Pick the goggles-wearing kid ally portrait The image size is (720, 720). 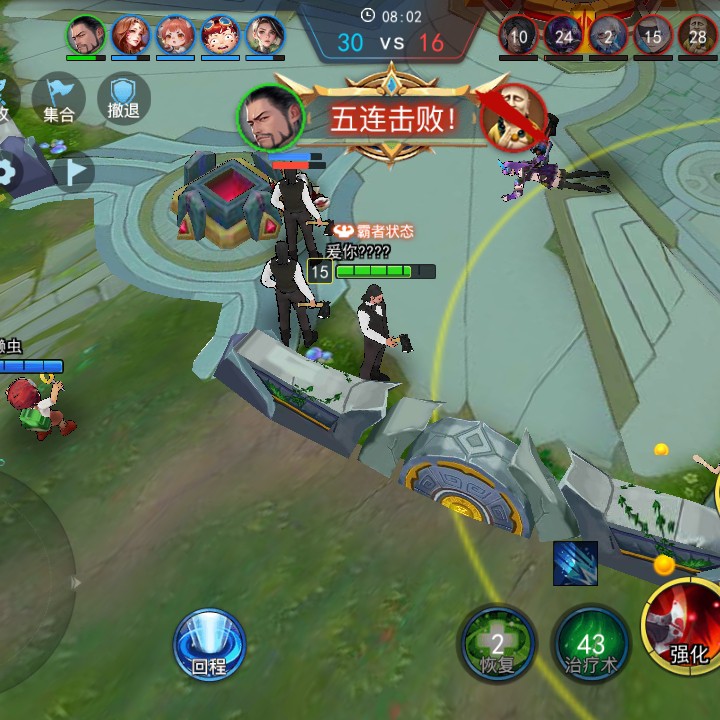(220, 36)
